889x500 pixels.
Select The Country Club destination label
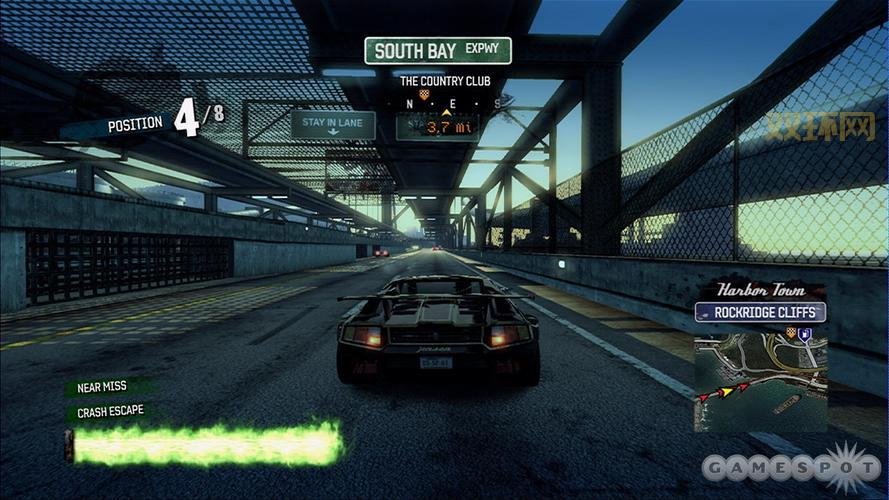point(437,81)
